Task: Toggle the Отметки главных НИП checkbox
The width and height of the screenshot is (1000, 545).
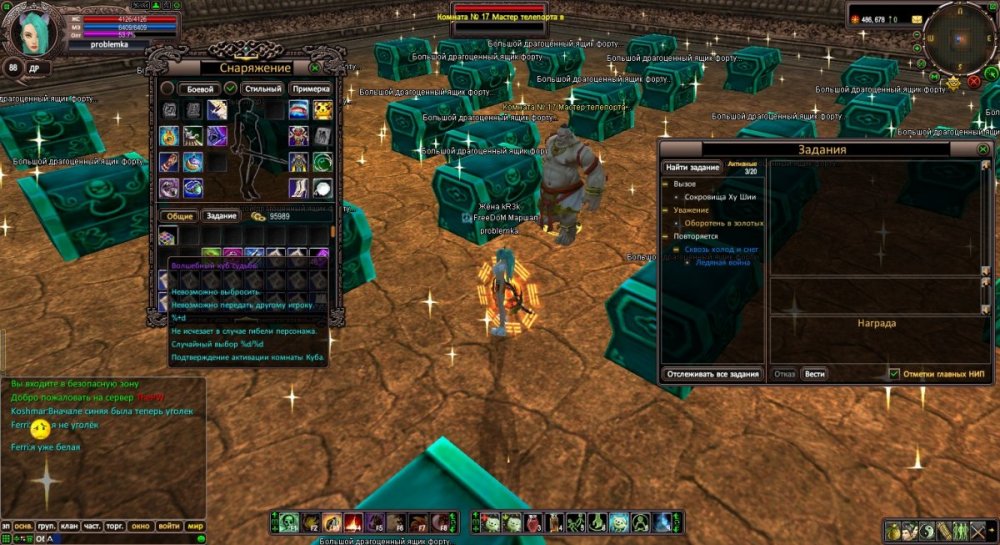Action: [x=894, y=374]
